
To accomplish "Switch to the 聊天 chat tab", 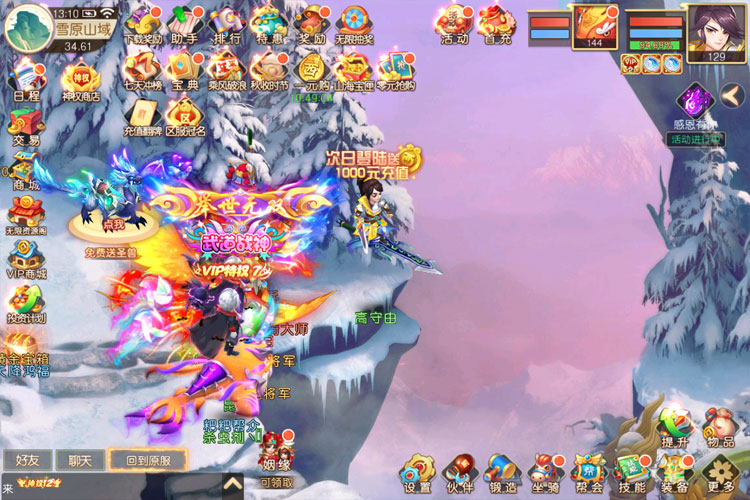I will pyautogui.click(x=79, y=461).
